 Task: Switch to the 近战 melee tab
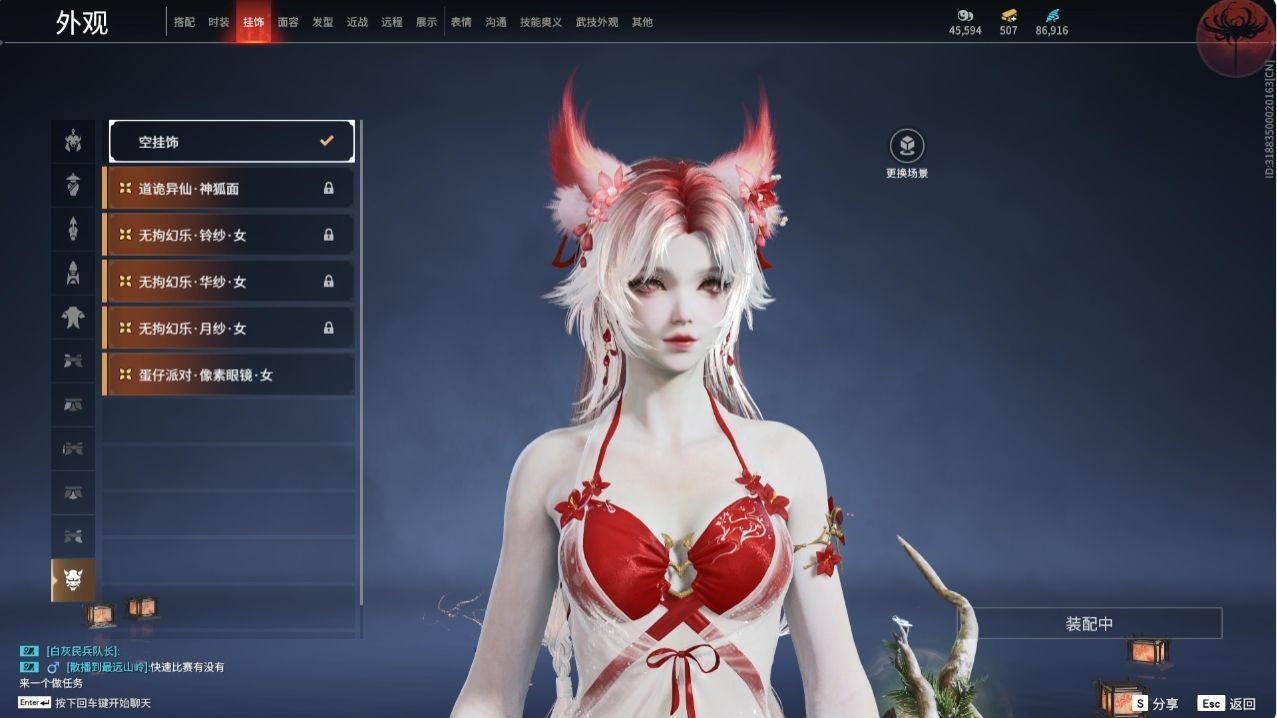point(357,22)
